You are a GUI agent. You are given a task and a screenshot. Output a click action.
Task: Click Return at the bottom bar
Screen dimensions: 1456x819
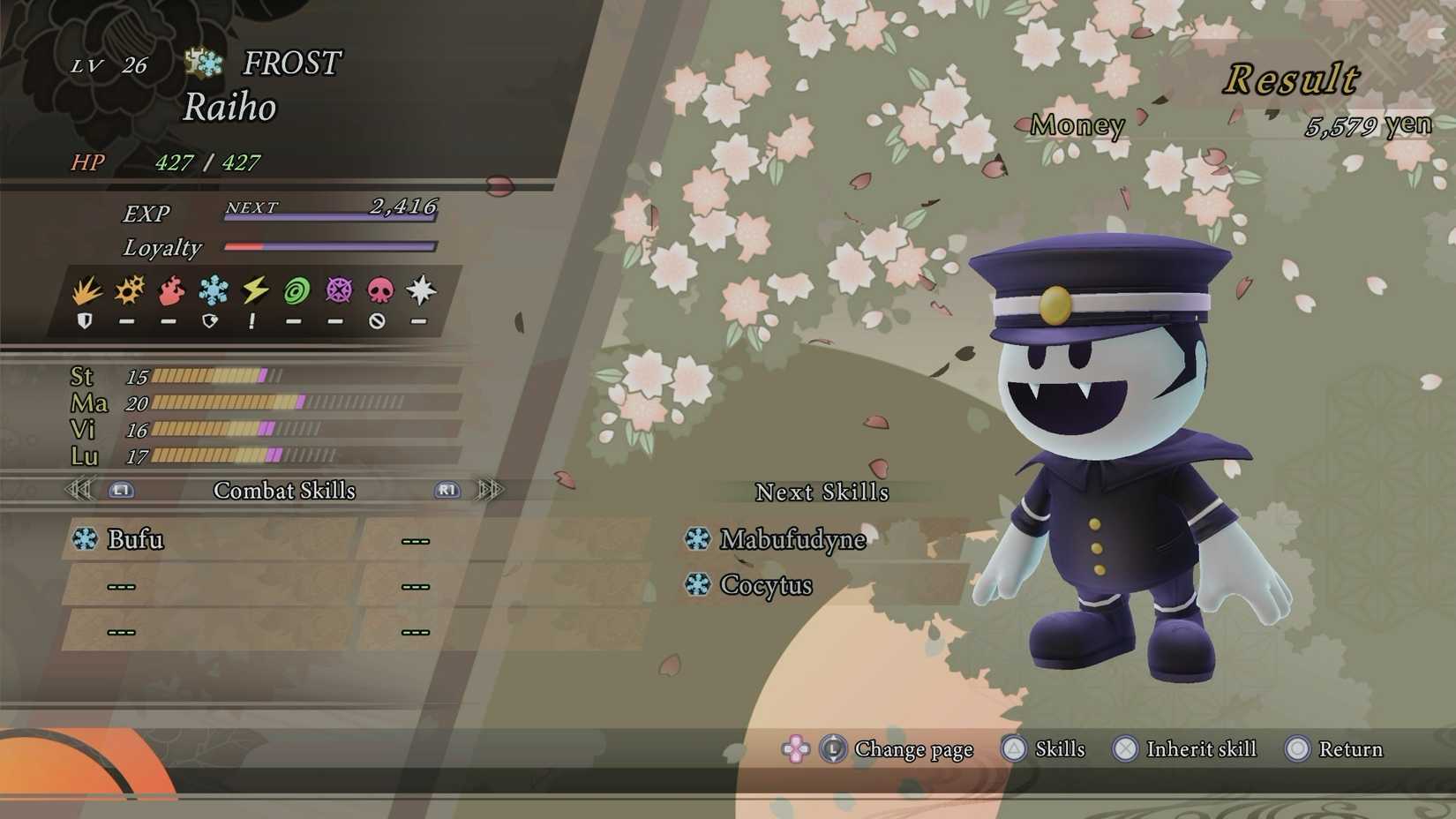coord(1350,749)
